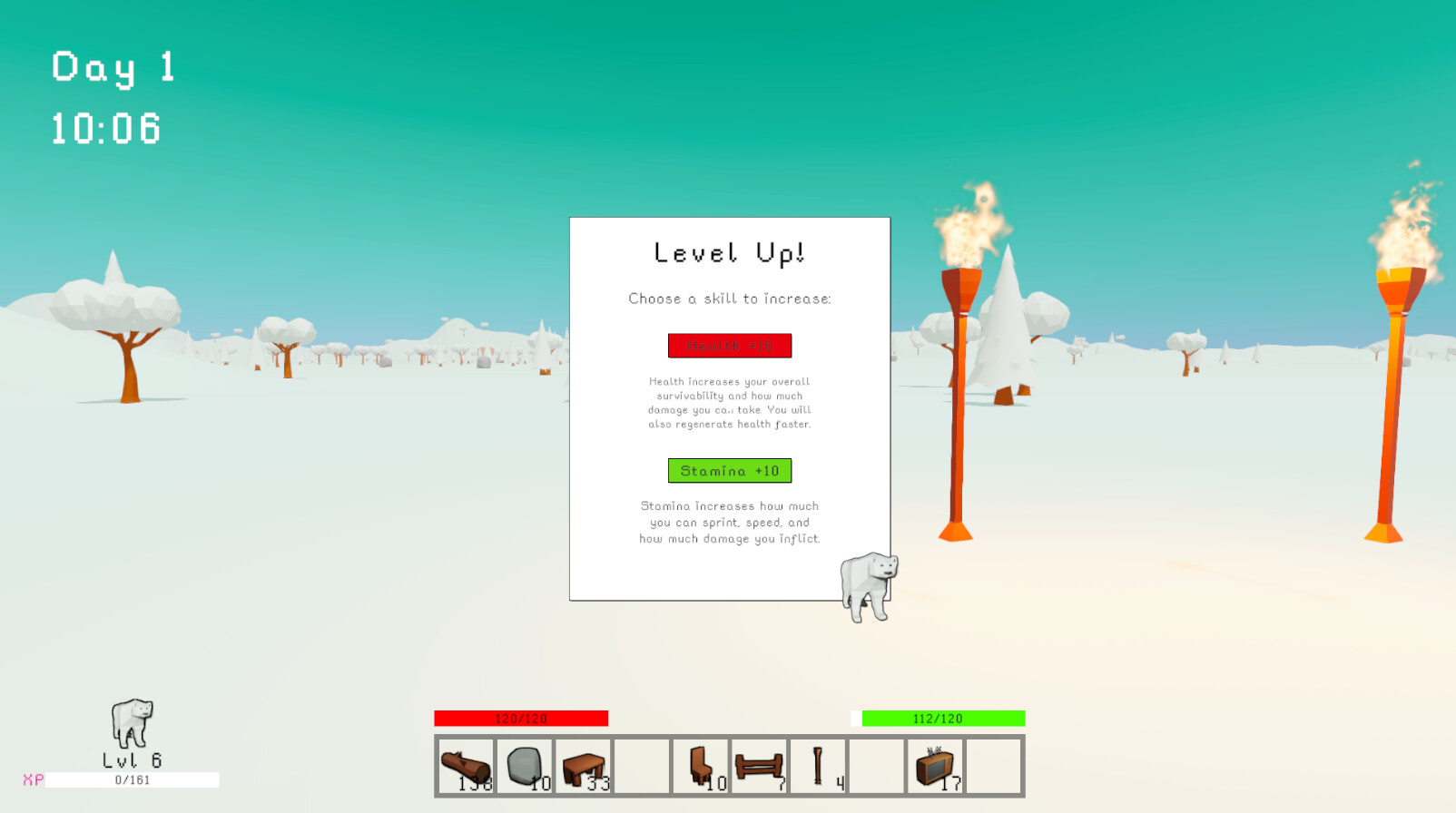This screenshot has height=813, width=1456.
Task: Select the fence item showing 7
Action: pos(759,765)
